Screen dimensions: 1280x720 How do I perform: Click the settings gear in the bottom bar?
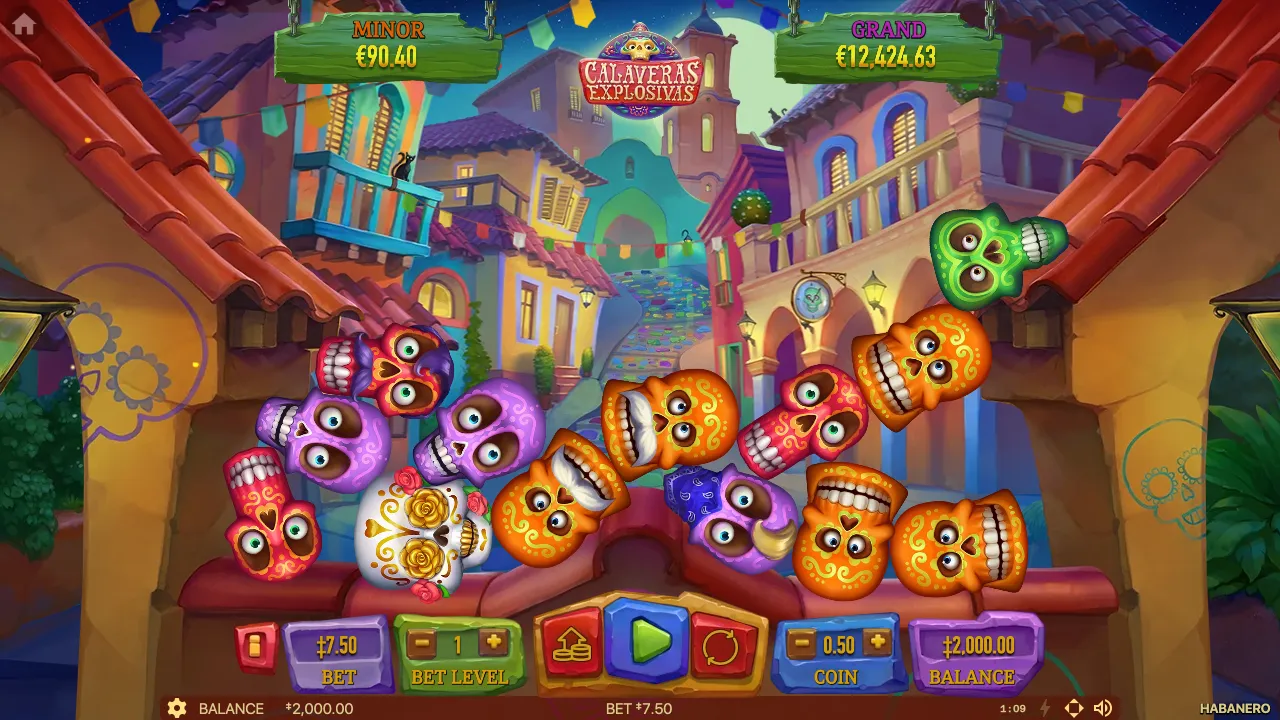tap(178, 708)
